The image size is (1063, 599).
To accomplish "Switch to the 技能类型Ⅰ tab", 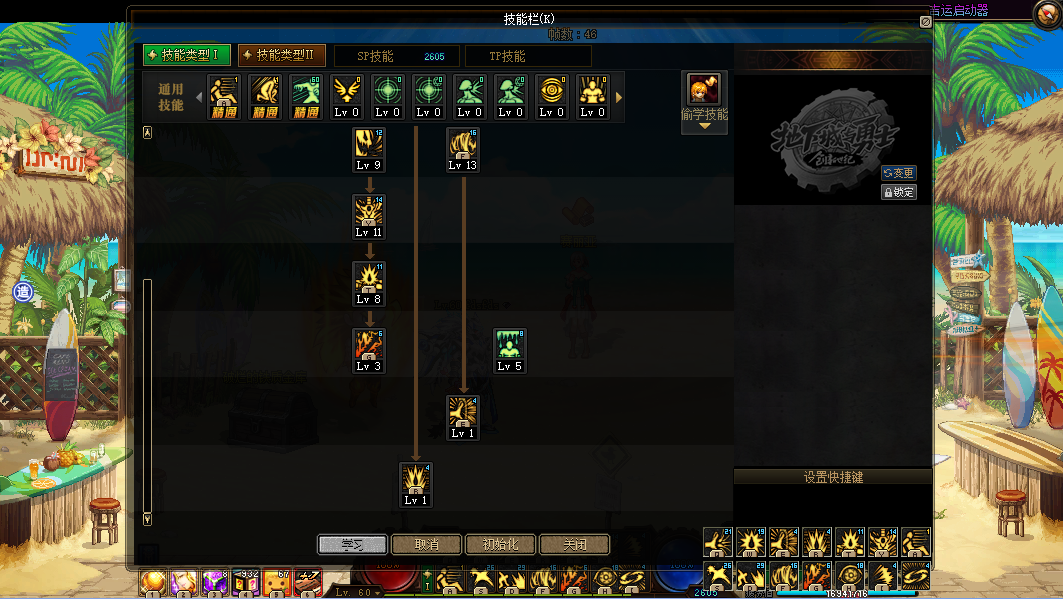I will (187, 55).
